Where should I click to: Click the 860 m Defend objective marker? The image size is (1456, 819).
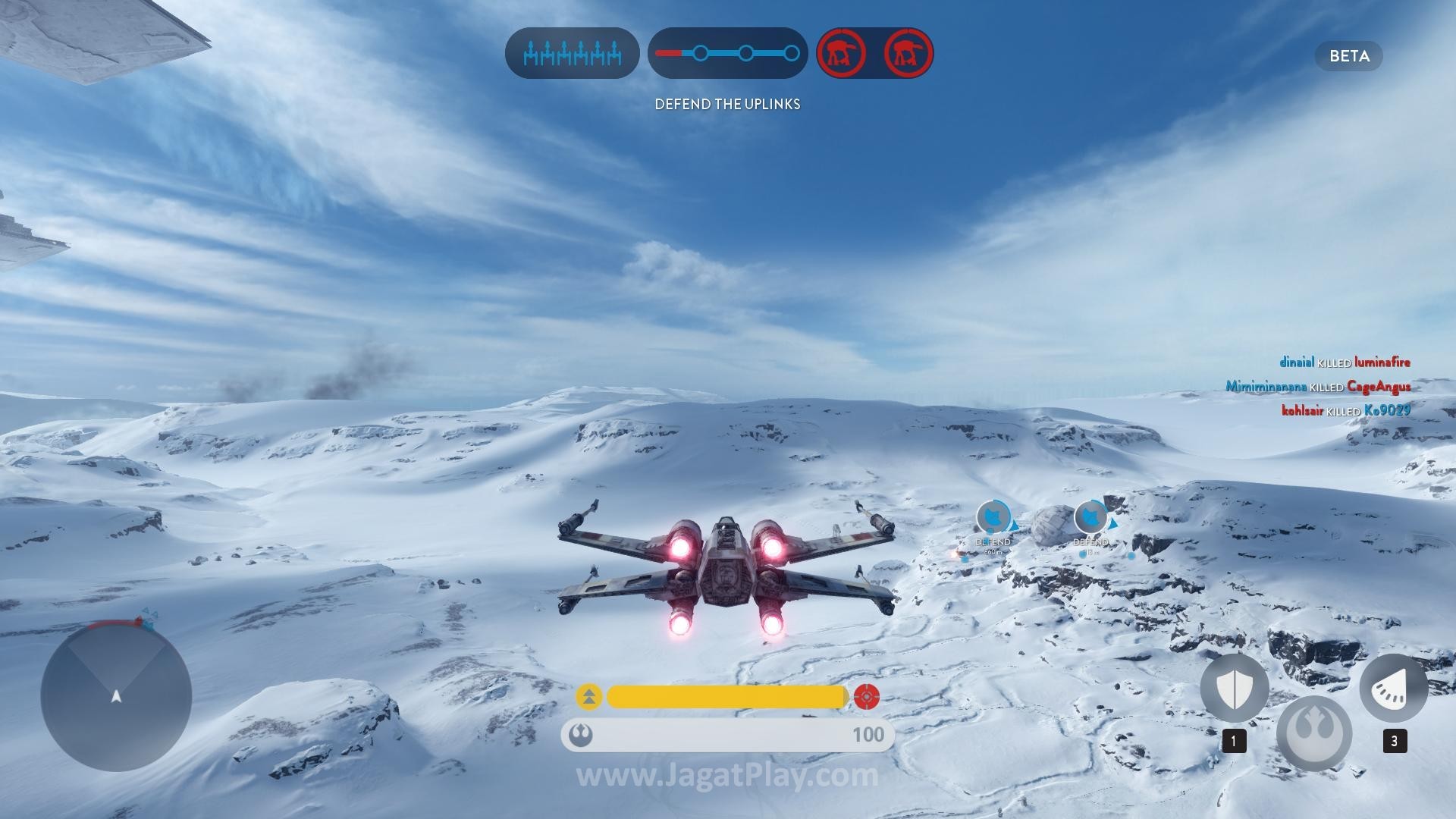coord(993,519)
